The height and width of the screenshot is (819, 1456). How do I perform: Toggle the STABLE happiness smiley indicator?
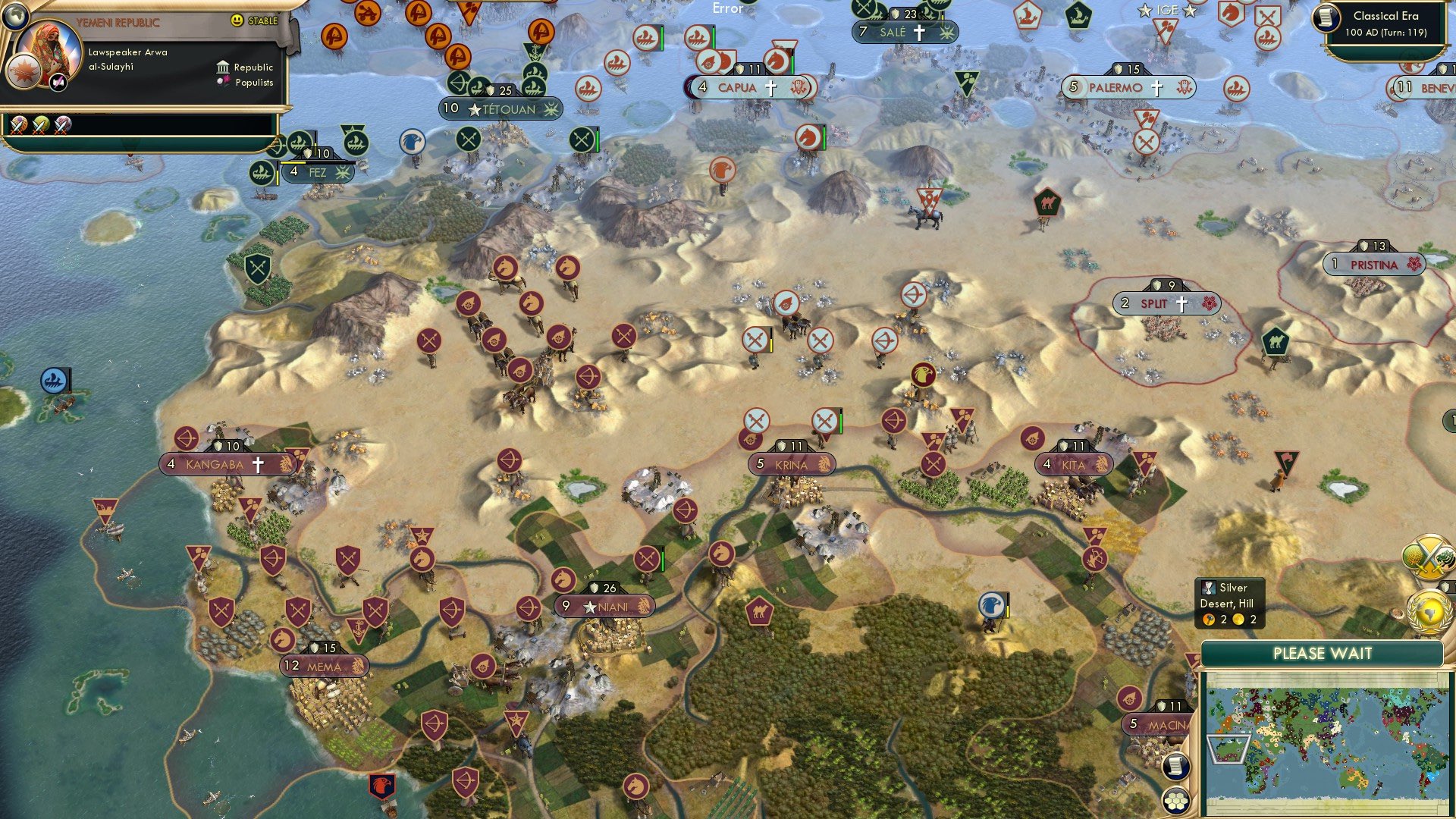pos(237,21)
